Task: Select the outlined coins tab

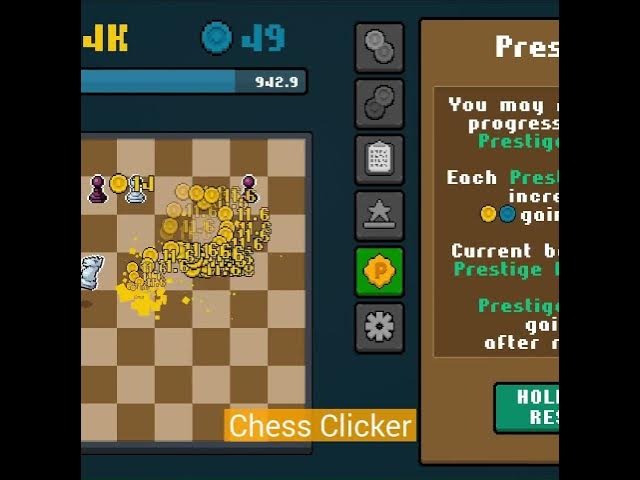Action: click(x=380, y=103)
